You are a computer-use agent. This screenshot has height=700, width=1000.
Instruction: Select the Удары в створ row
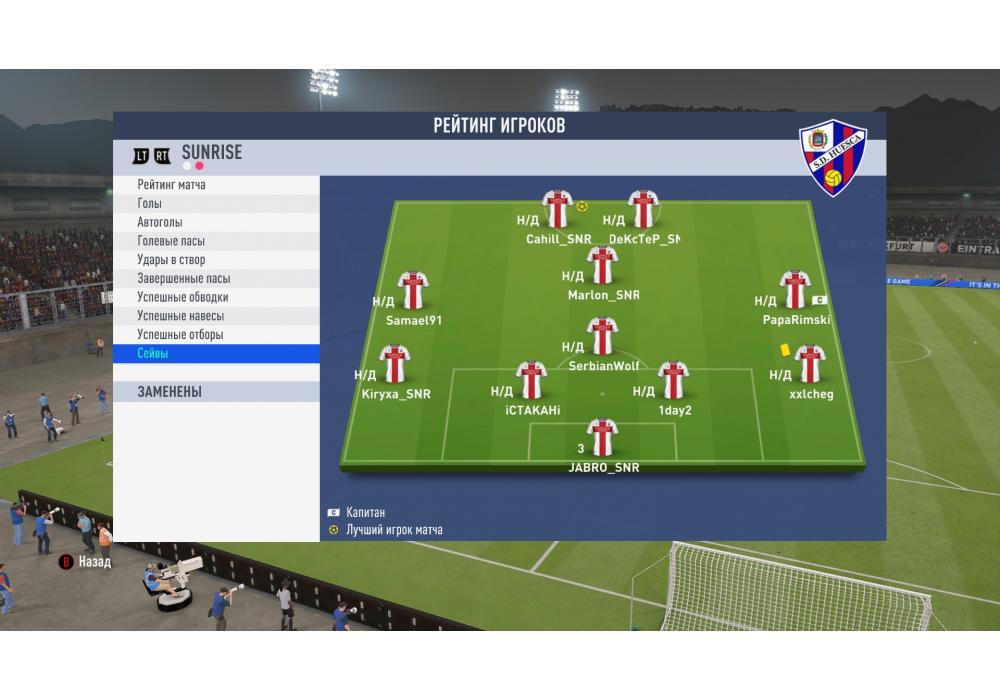216,260
